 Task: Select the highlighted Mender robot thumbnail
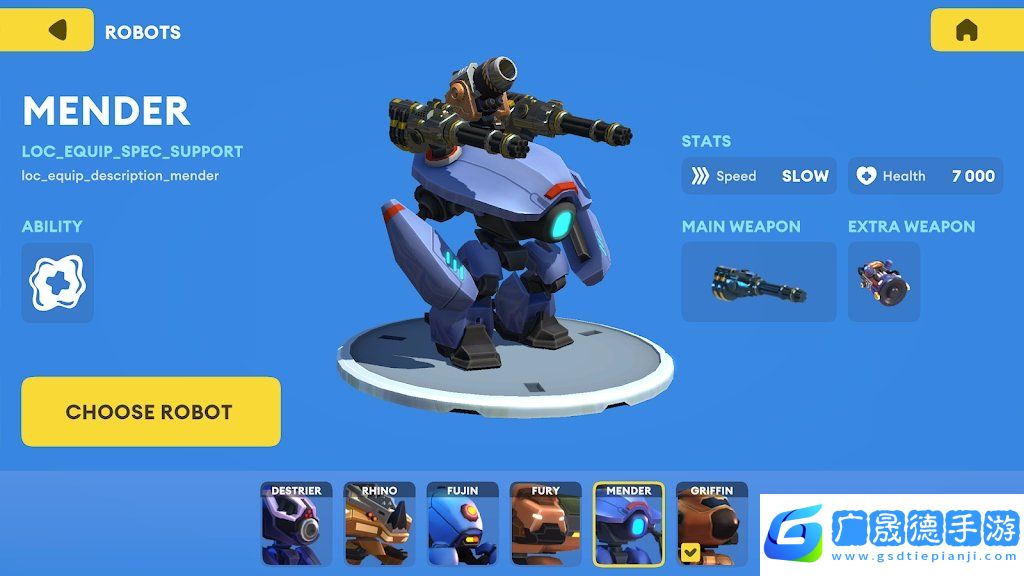pyautogui.click(x=628, y=524)
